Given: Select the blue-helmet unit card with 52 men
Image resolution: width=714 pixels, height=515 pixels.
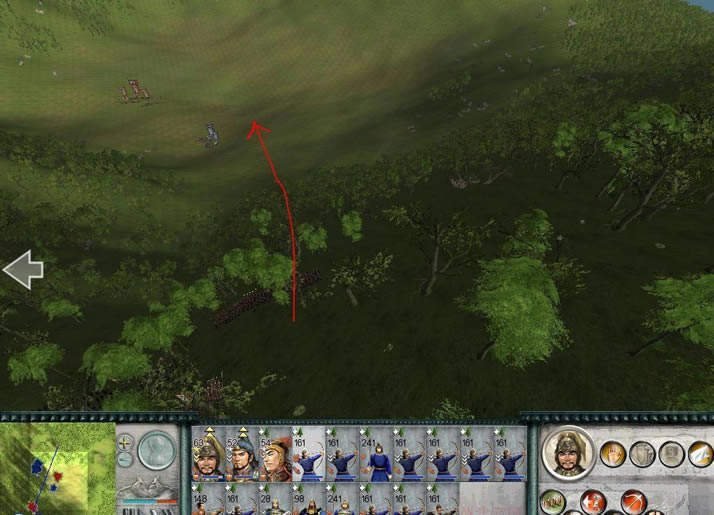Looking at the screenshot, I should tap(241, 456).
